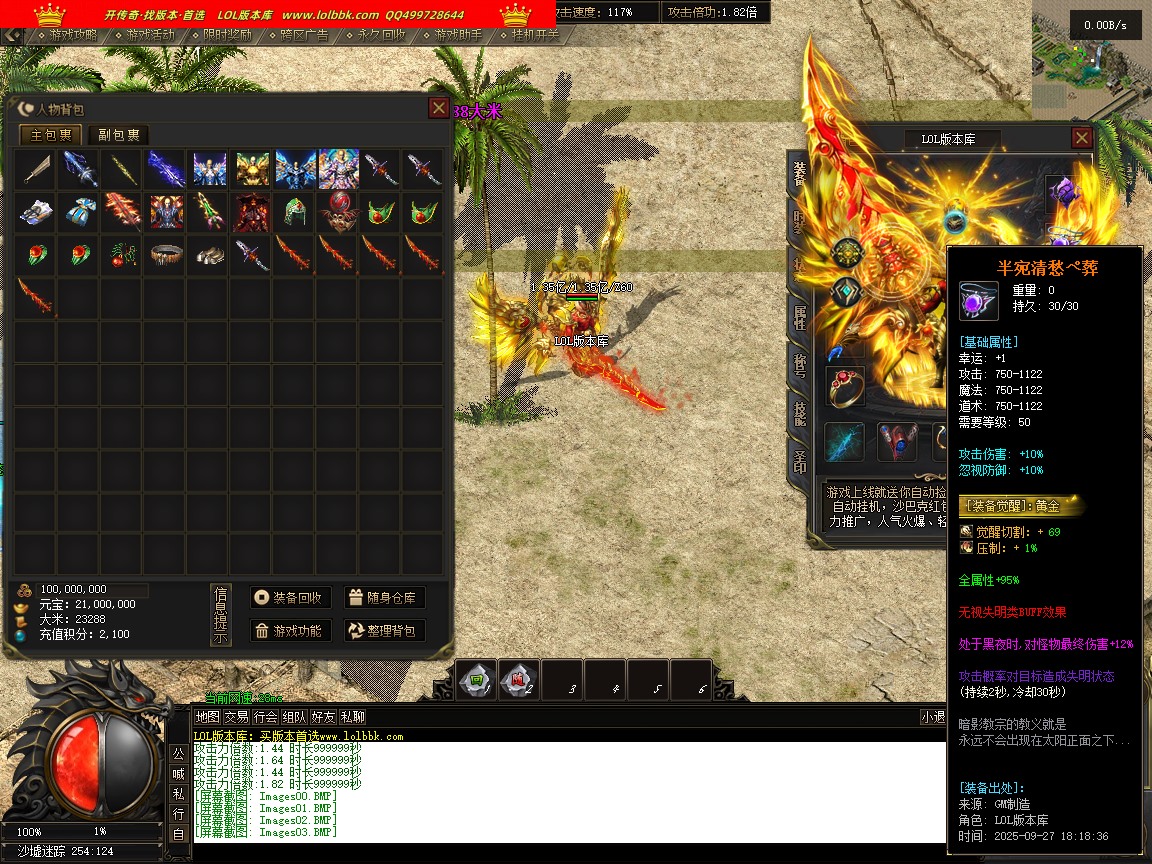Select the 主包裹 main bag tab
This screenshot has width=1152, height=864.
51,135
